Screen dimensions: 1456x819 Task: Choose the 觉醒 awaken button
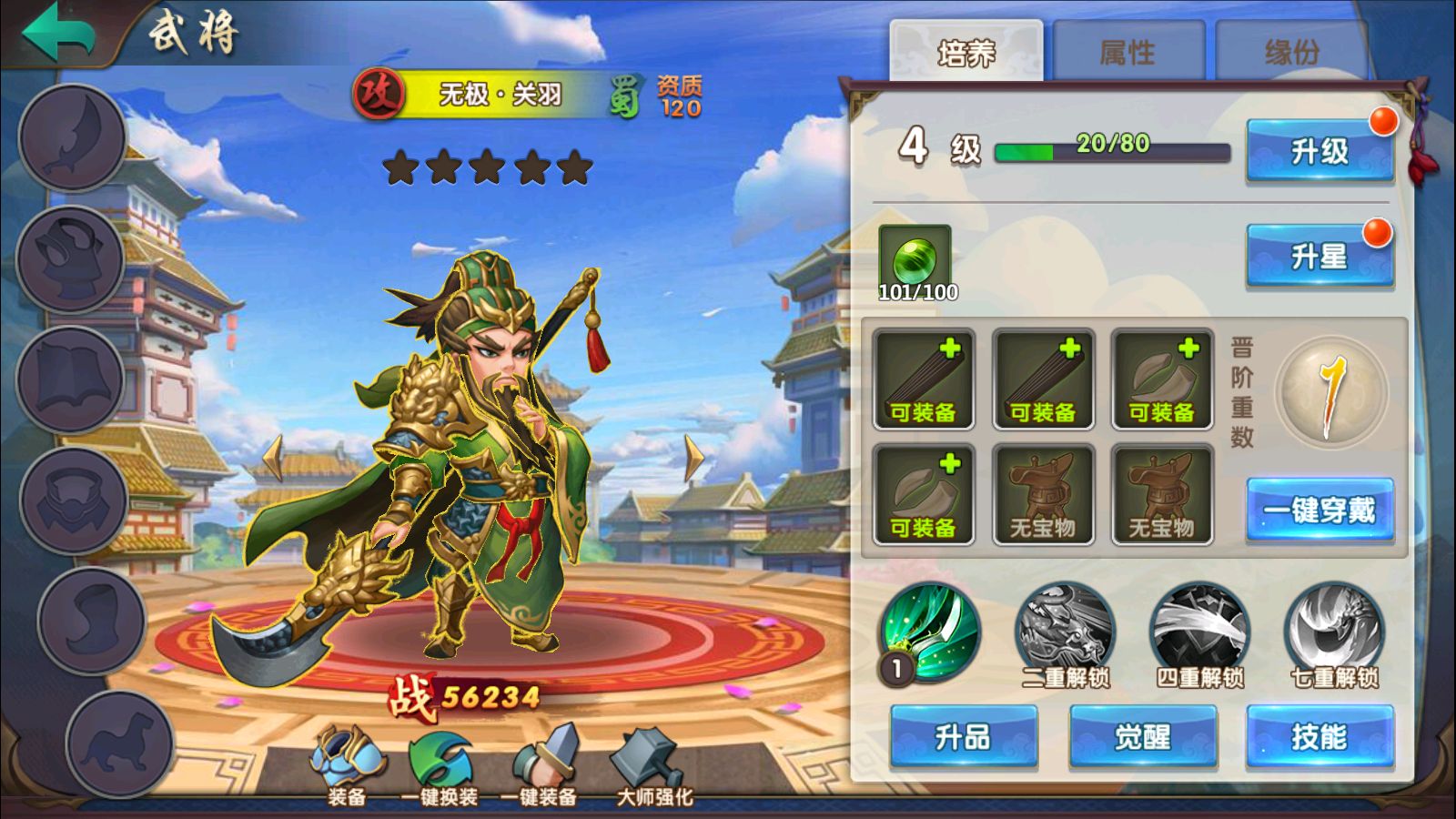pos(1142,736)
